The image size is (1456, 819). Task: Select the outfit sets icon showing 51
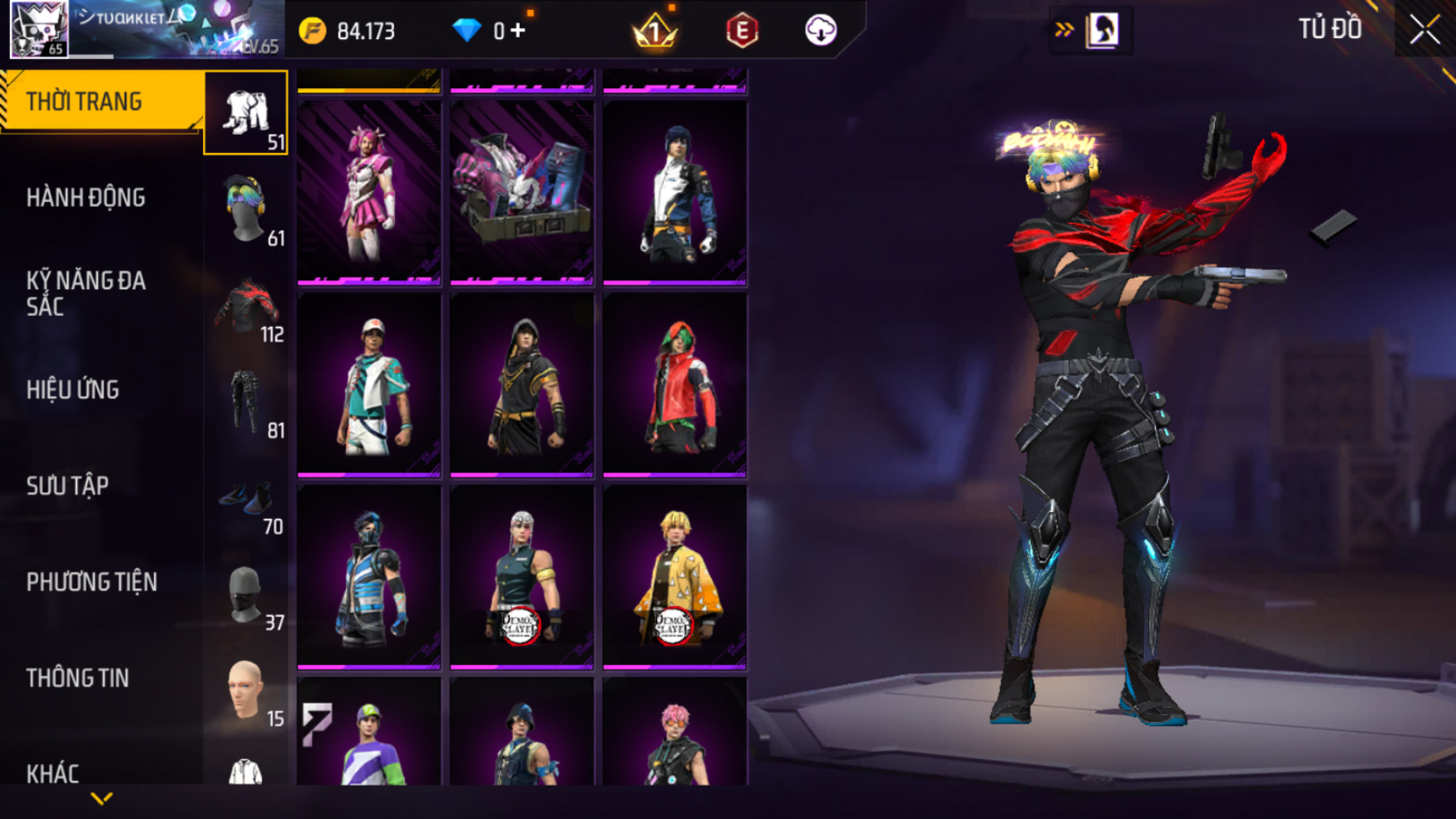coord(246,113)
